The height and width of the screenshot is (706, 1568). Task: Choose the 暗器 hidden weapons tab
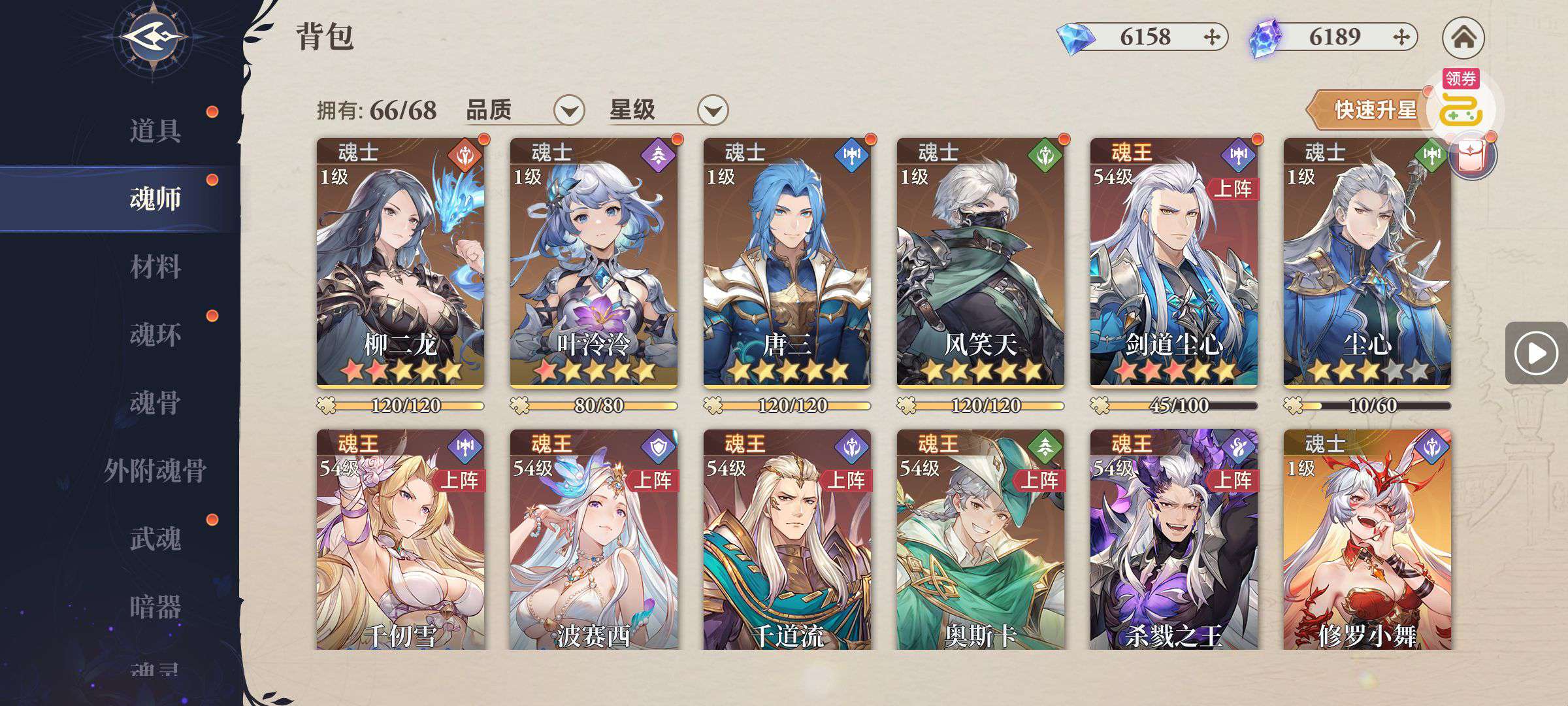155,607
